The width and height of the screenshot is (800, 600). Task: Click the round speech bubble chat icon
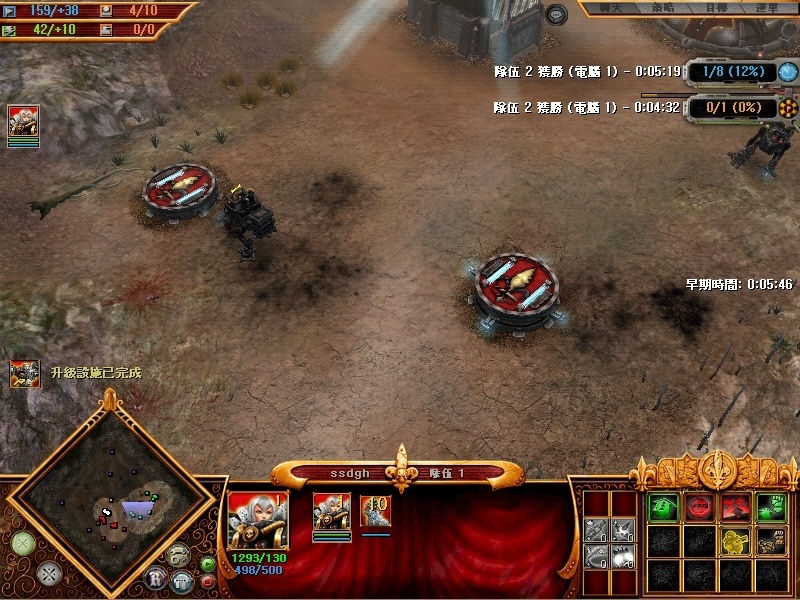point(557,14)
